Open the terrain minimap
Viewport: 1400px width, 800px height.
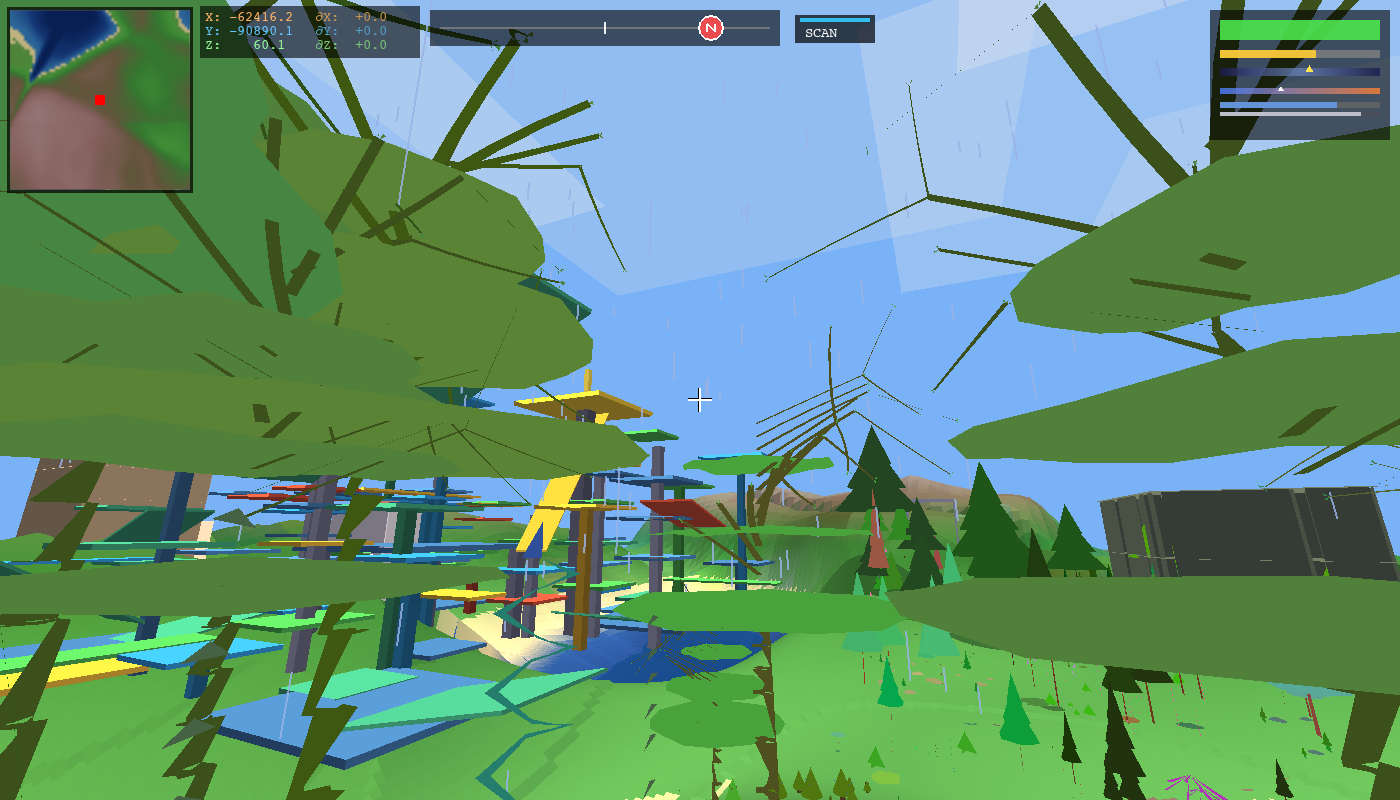click(x=100, y=100)
